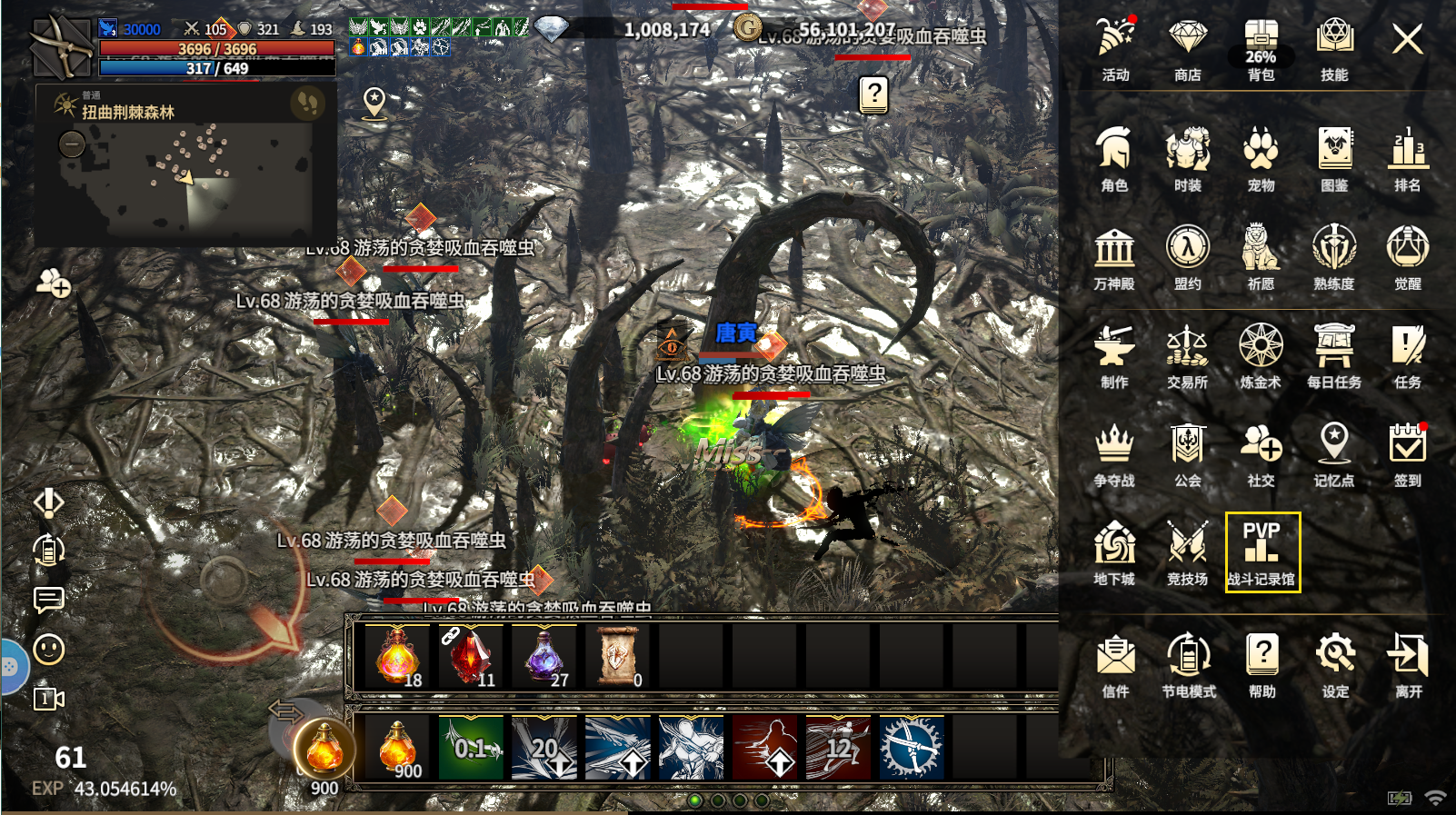Open the 活动 events menu
Viewport: 1456px width, 815px height.
click(1115, 50)
